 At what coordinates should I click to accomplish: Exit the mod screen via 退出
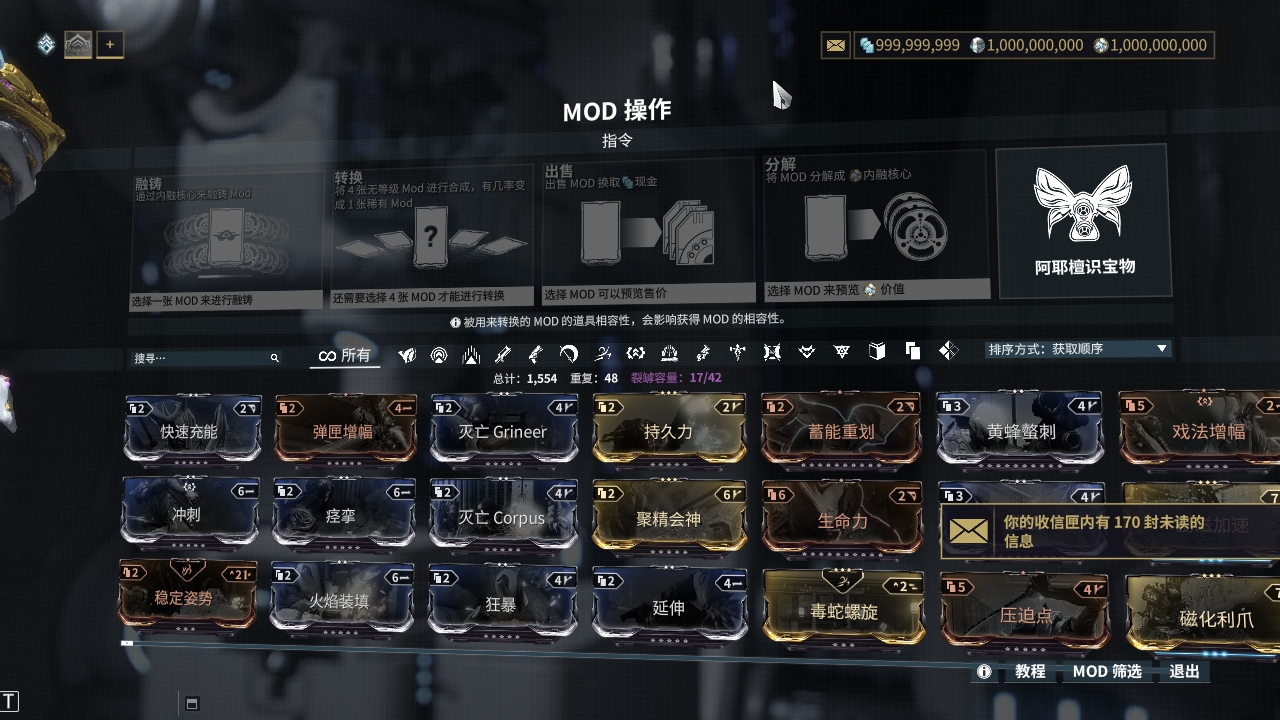tap(1184, 671)
